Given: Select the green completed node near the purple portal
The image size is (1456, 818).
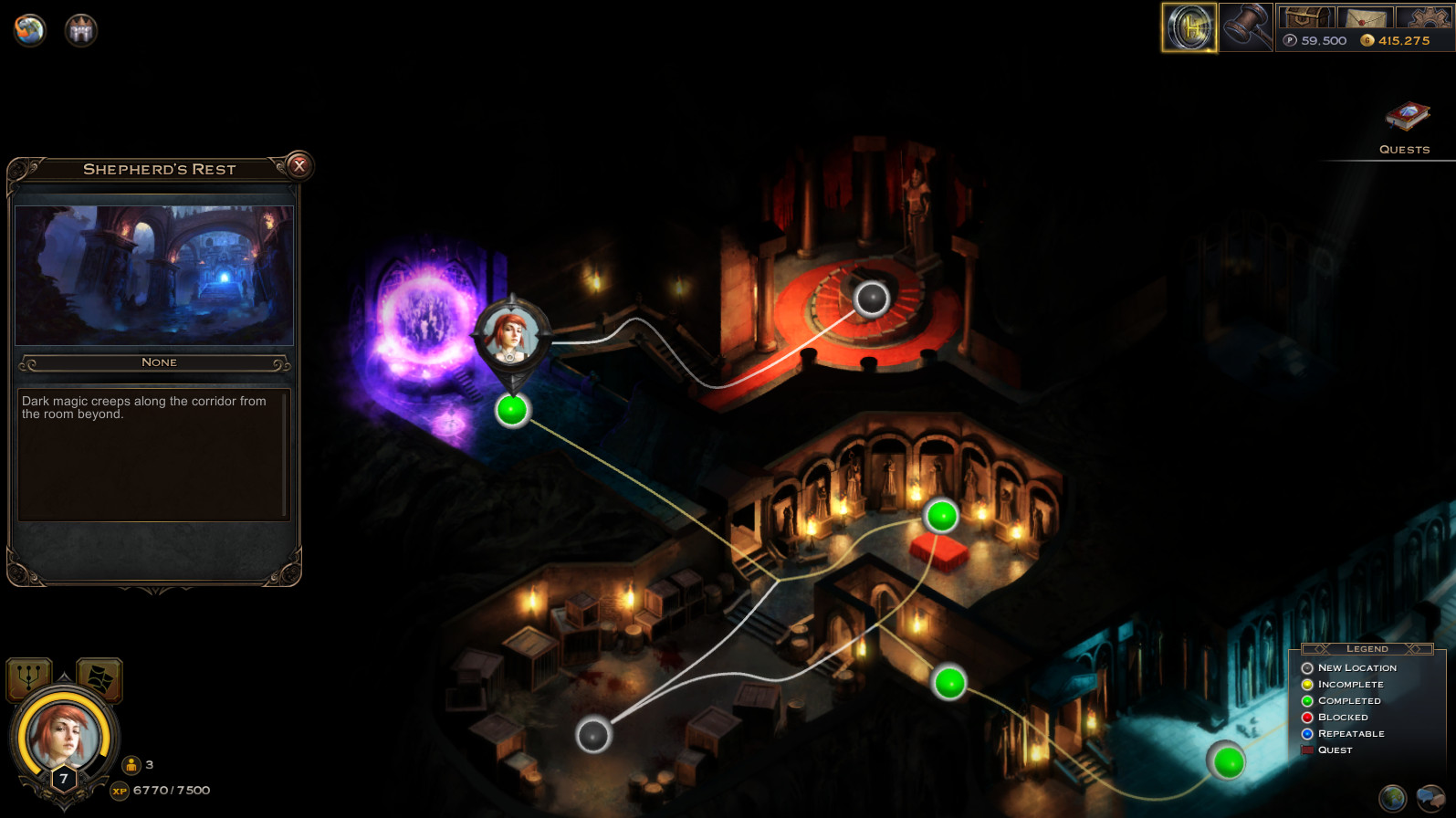Looking at the screenshot, I should tap(511, 410).
